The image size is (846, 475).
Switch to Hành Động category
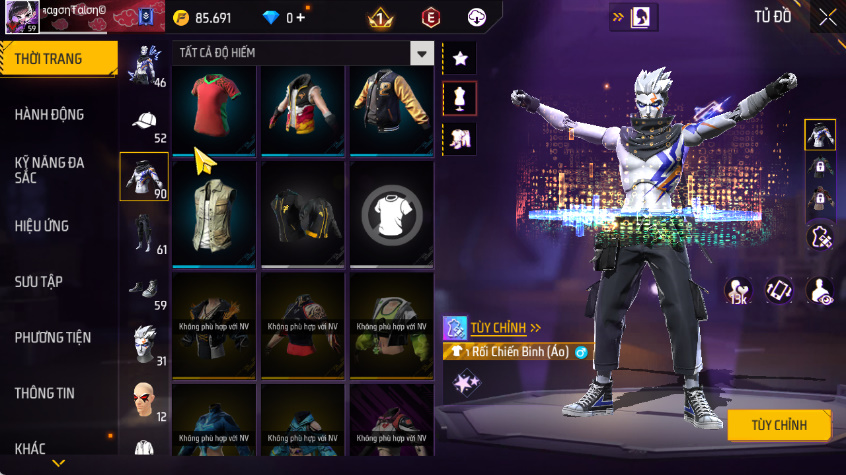click(50, 115)
